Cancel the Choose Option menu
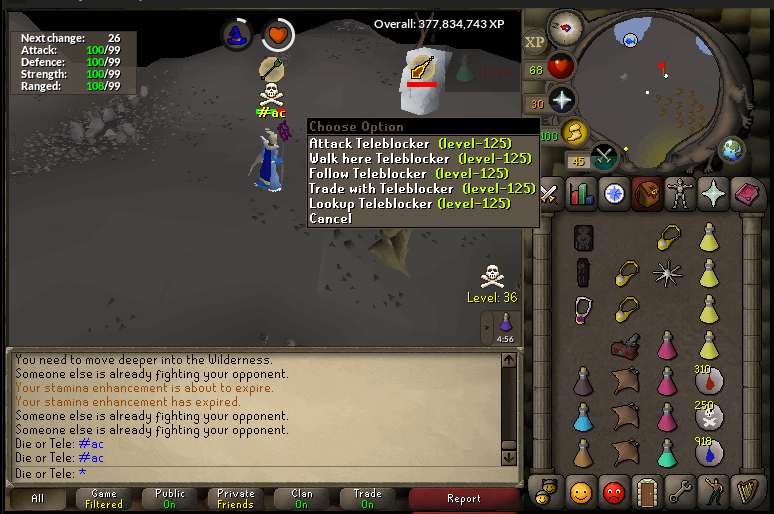The image size is (774, 514). pos(330,219)
